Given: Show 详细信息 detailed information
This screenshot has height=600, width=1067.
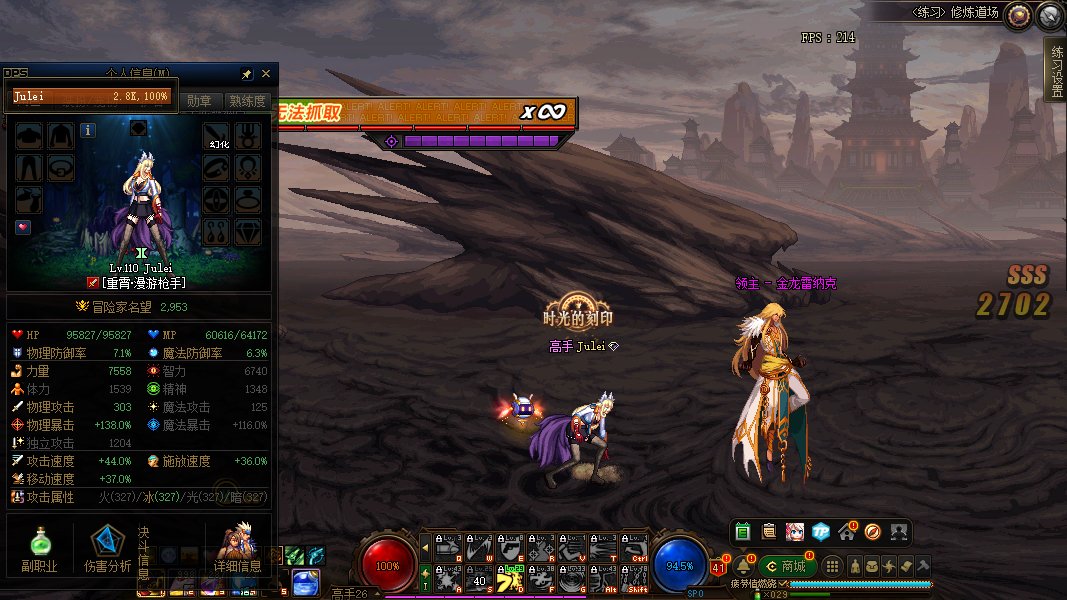Looking at the screenshot, I should coord(237,549).
